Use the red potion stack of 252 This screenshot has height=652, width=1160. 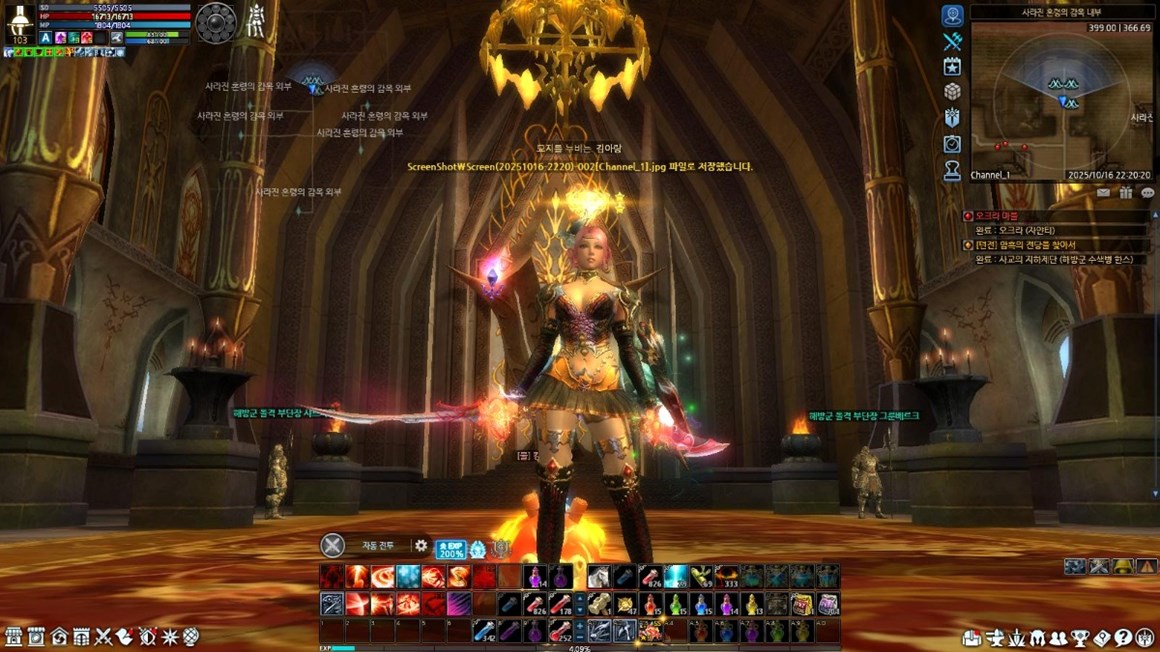(x=559, y=631)
